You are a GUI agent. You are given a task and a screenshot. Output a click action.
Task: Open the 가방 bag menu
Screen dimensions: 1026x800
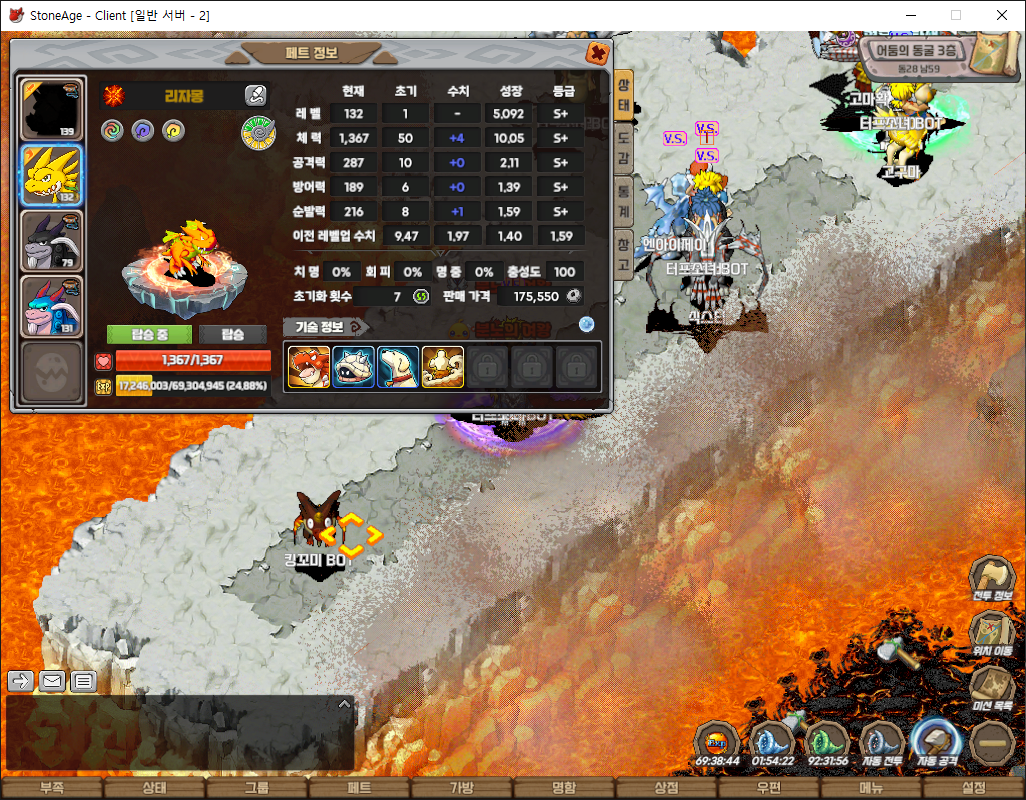point(461,788)
